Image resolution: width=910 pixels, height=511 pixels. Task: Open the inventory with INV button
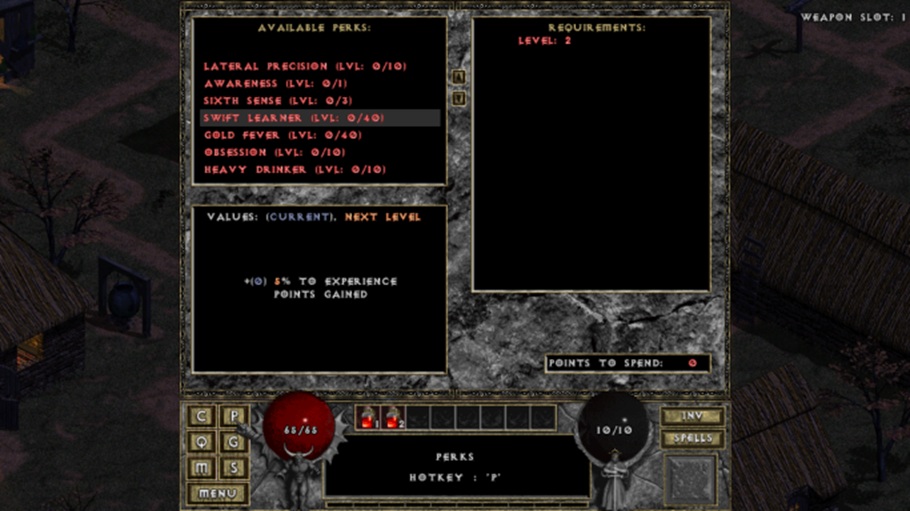click(692, 417)
